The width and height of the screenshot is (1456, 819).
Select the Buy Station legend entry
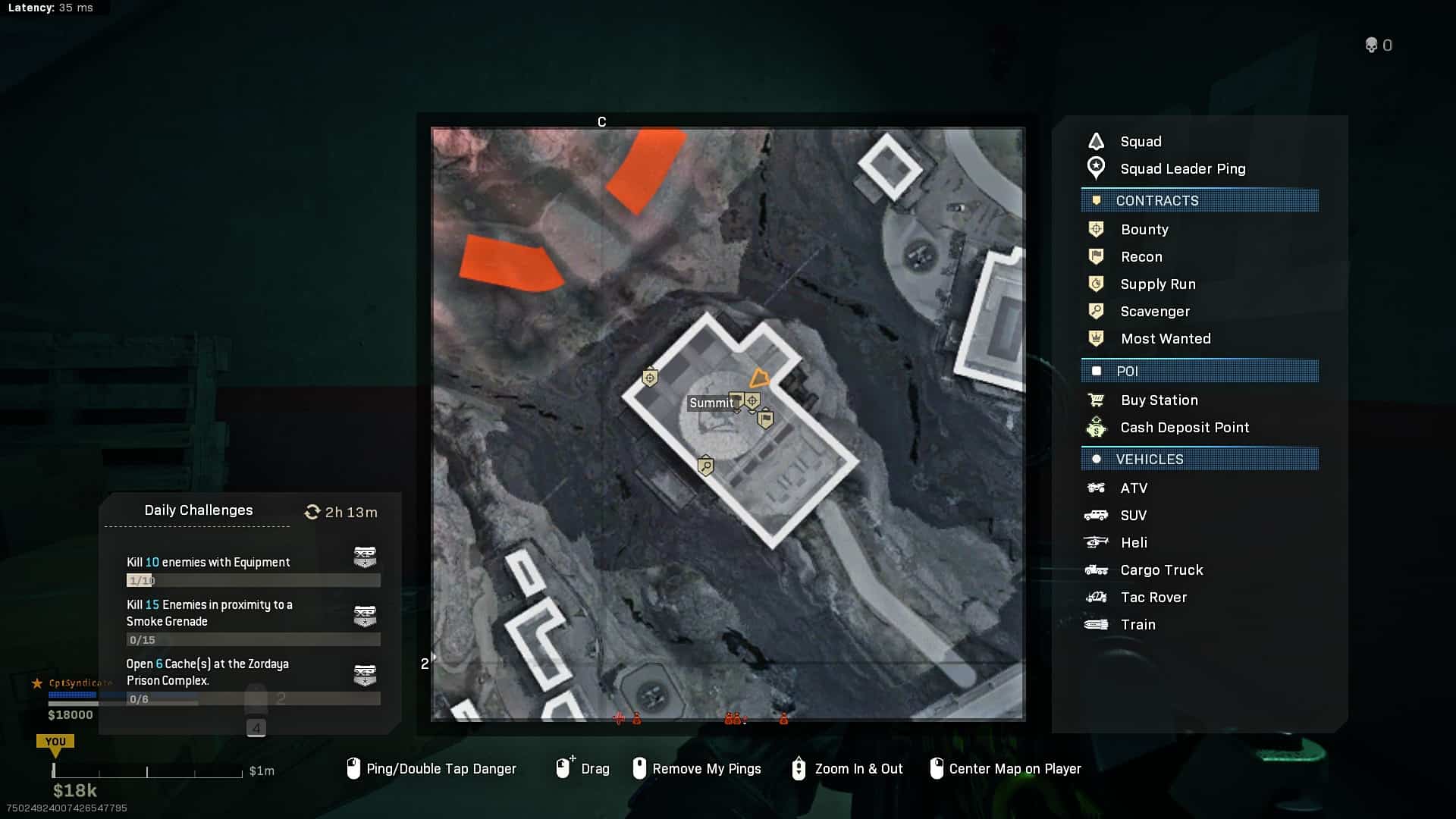click(x=1159, y=400)
